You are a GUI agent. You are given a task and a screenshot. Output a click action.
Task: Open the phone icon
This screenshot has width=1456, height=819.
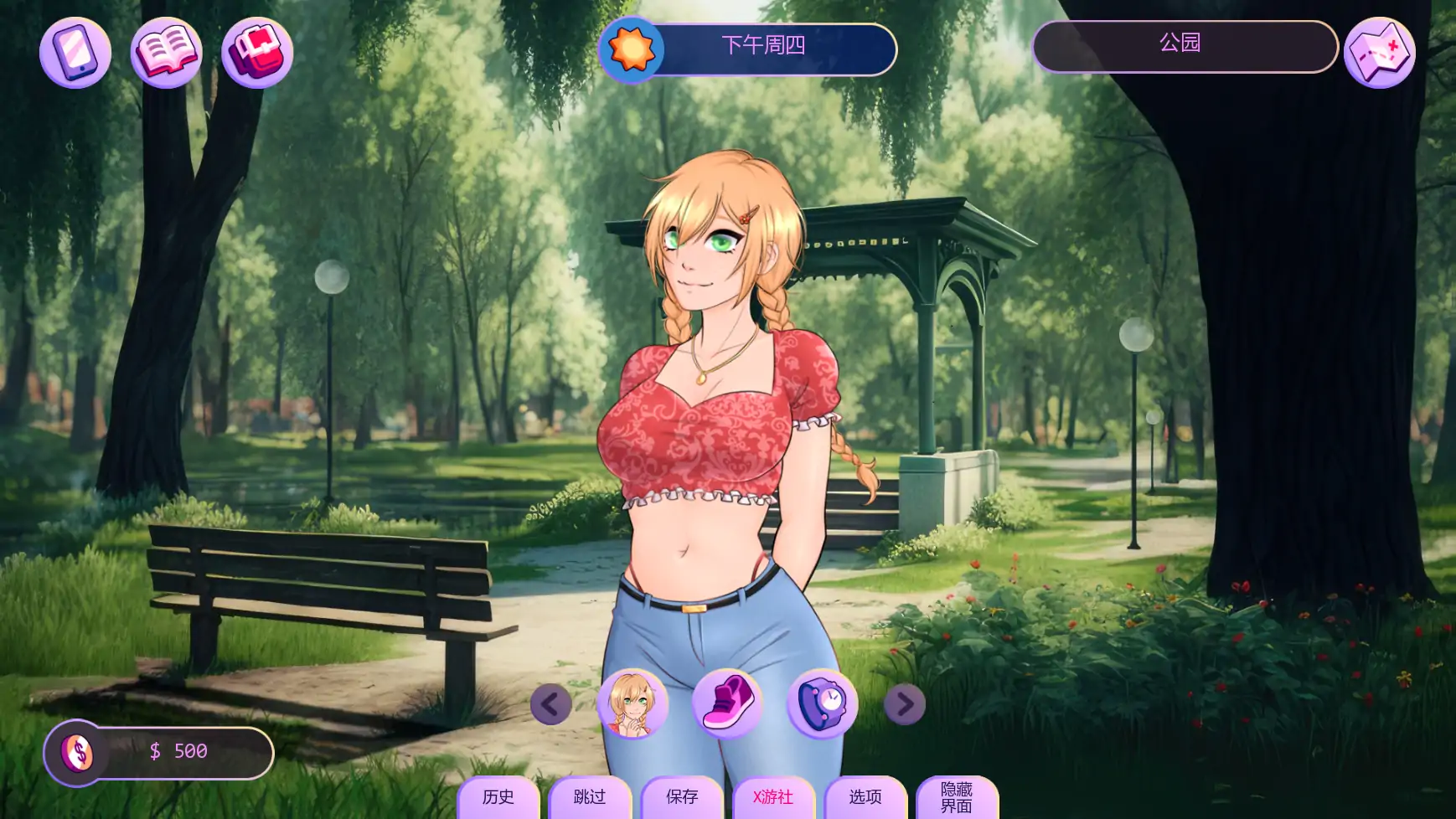click(75, 52)
